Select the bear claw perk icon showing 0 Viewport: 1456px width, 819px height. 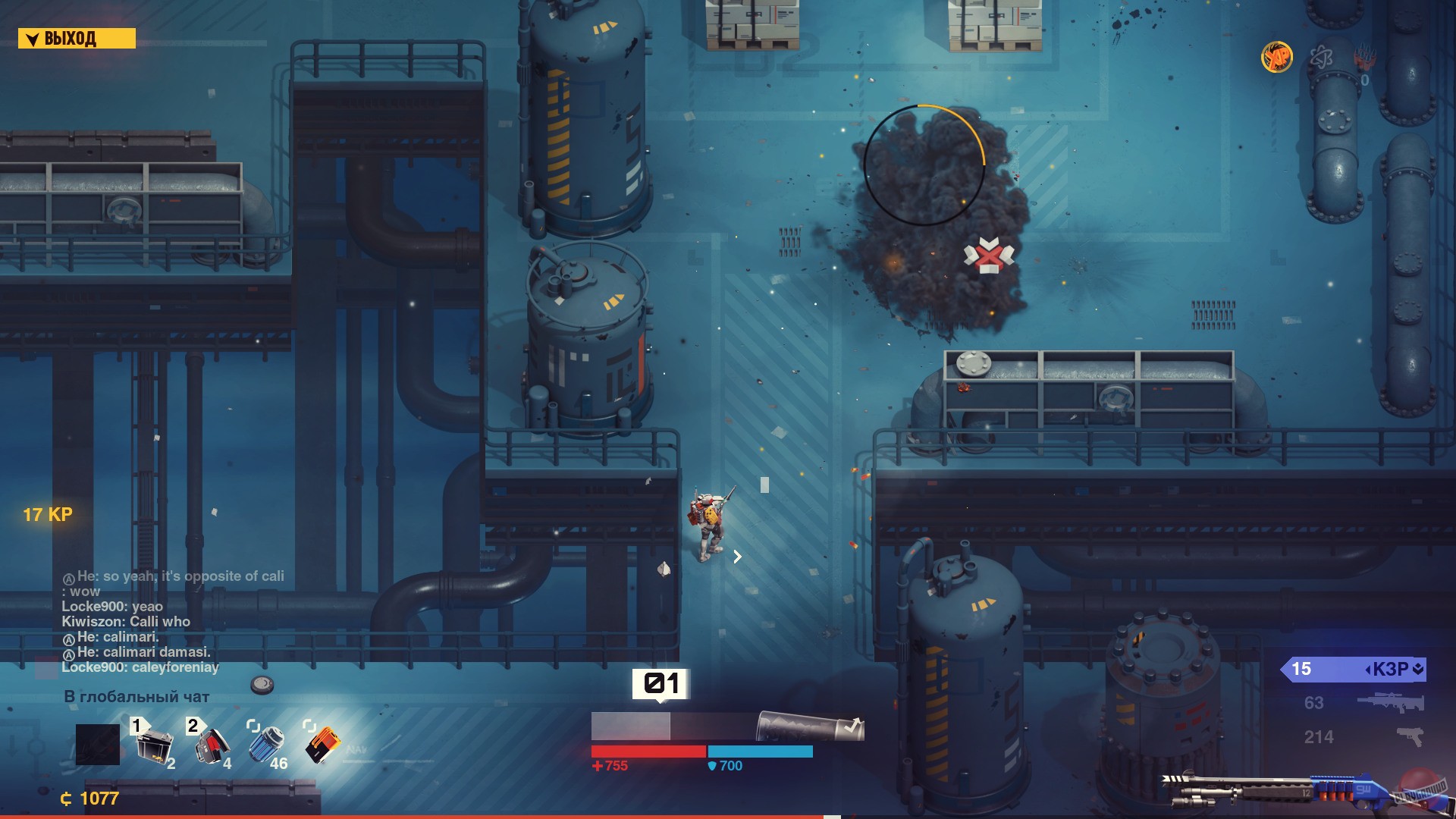click(1365, 58)
